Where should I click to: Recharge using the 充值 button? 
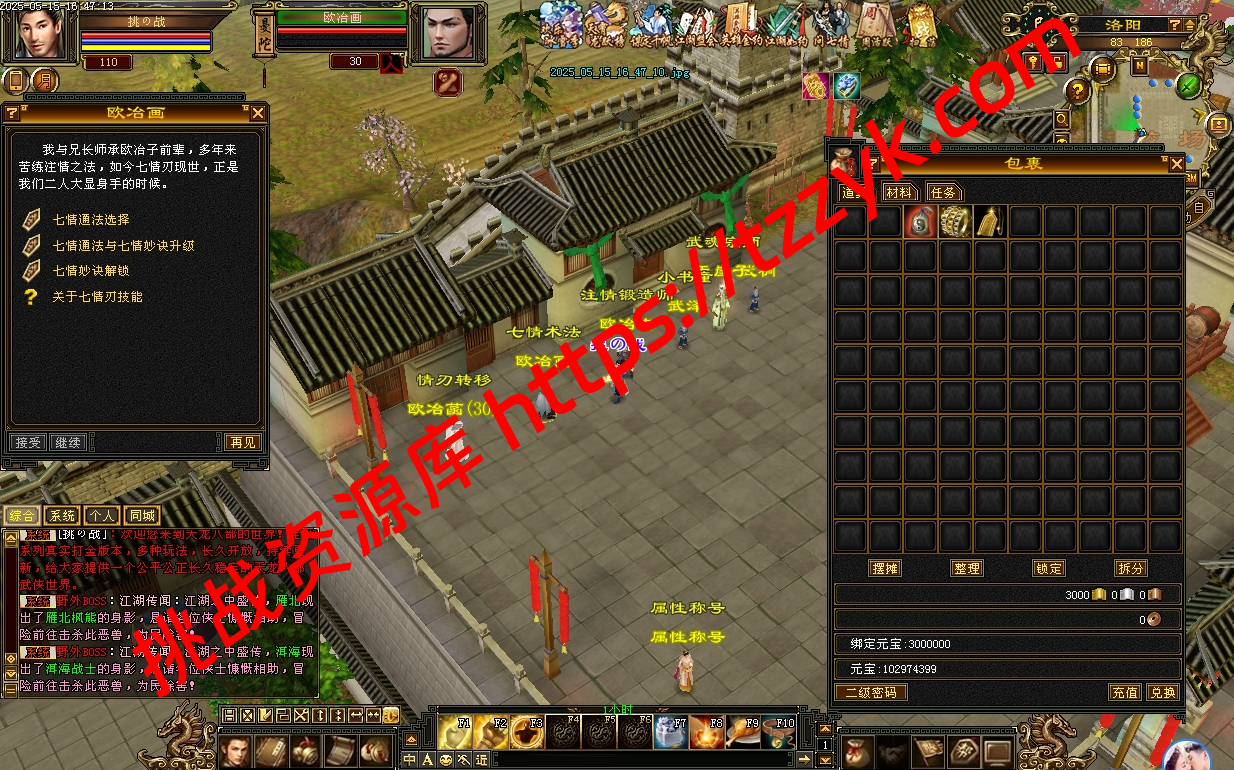[1125, 692]
